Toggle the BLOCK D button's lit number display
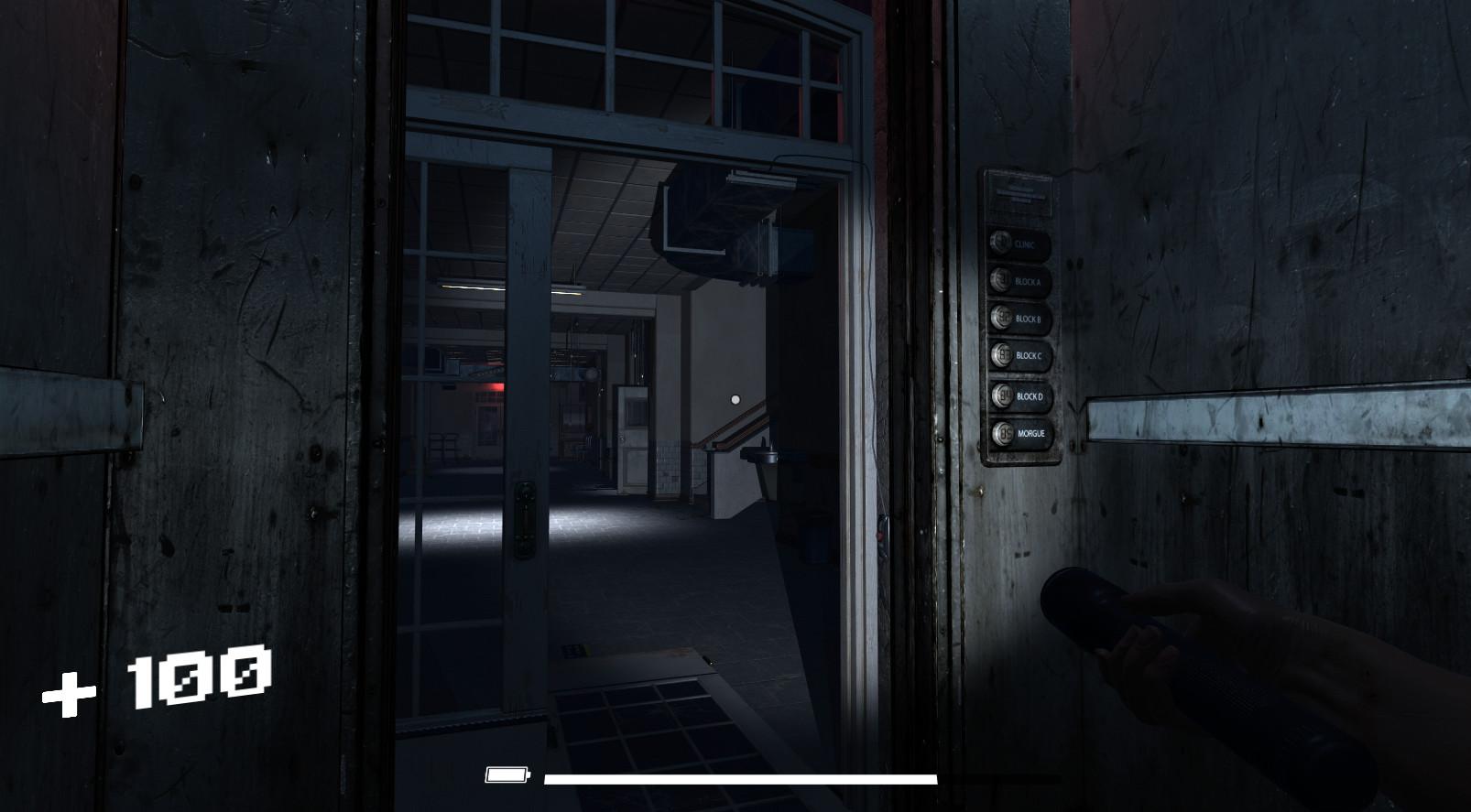This screenshot has width=1471, height=812. pos(1001,396)
